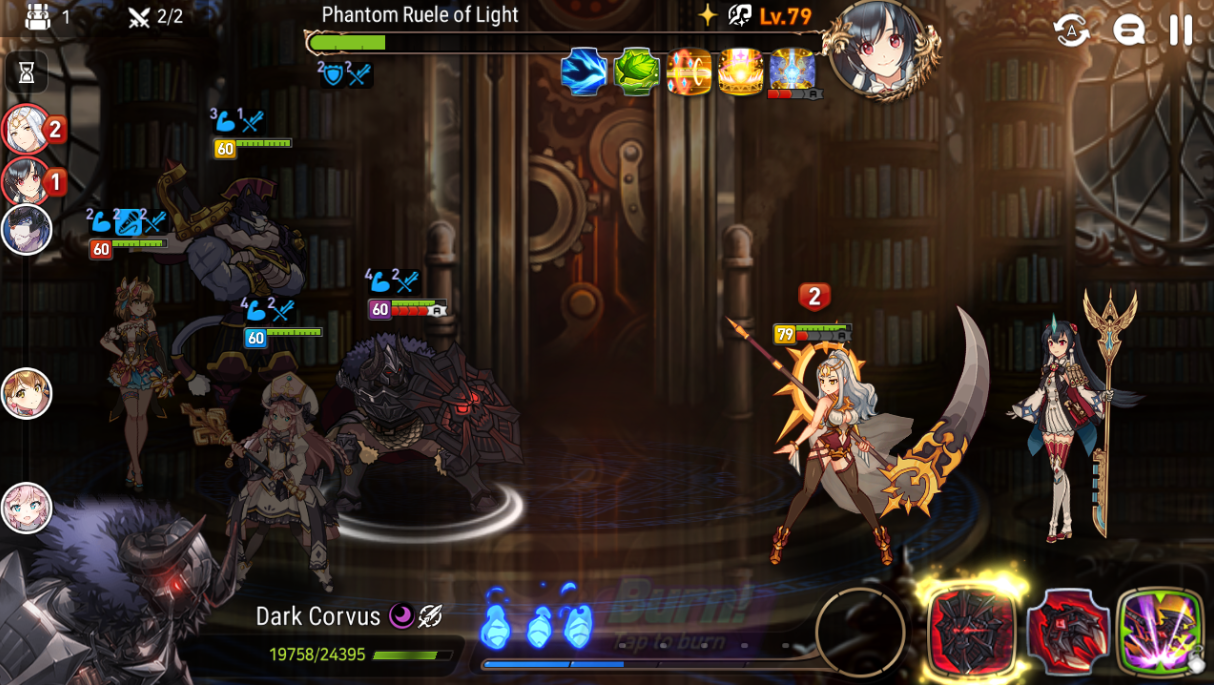Select the red claw second skill
Screen dimensions: 1214x685
1068,632
